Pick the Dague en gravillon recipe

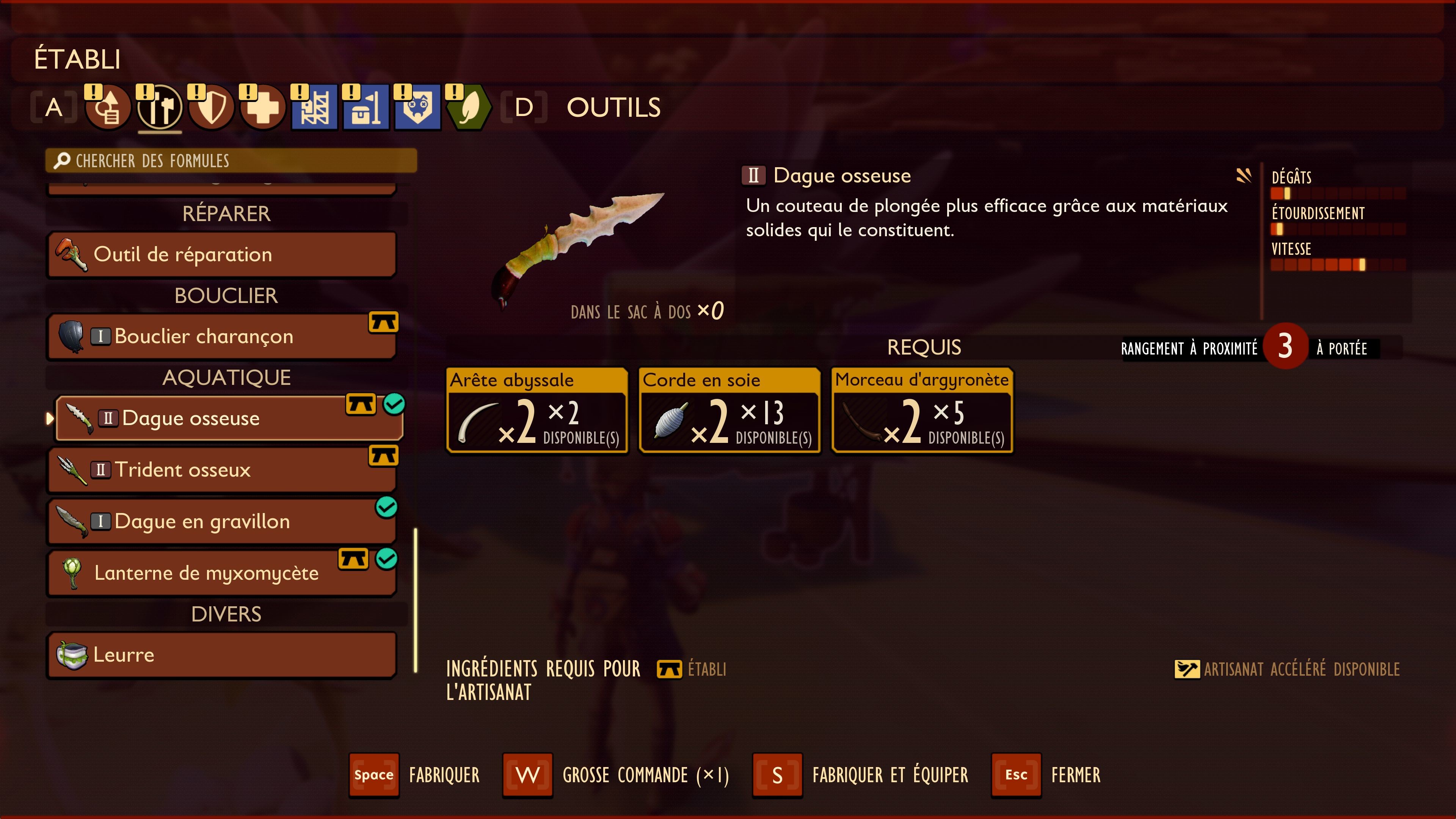(221, 521)
